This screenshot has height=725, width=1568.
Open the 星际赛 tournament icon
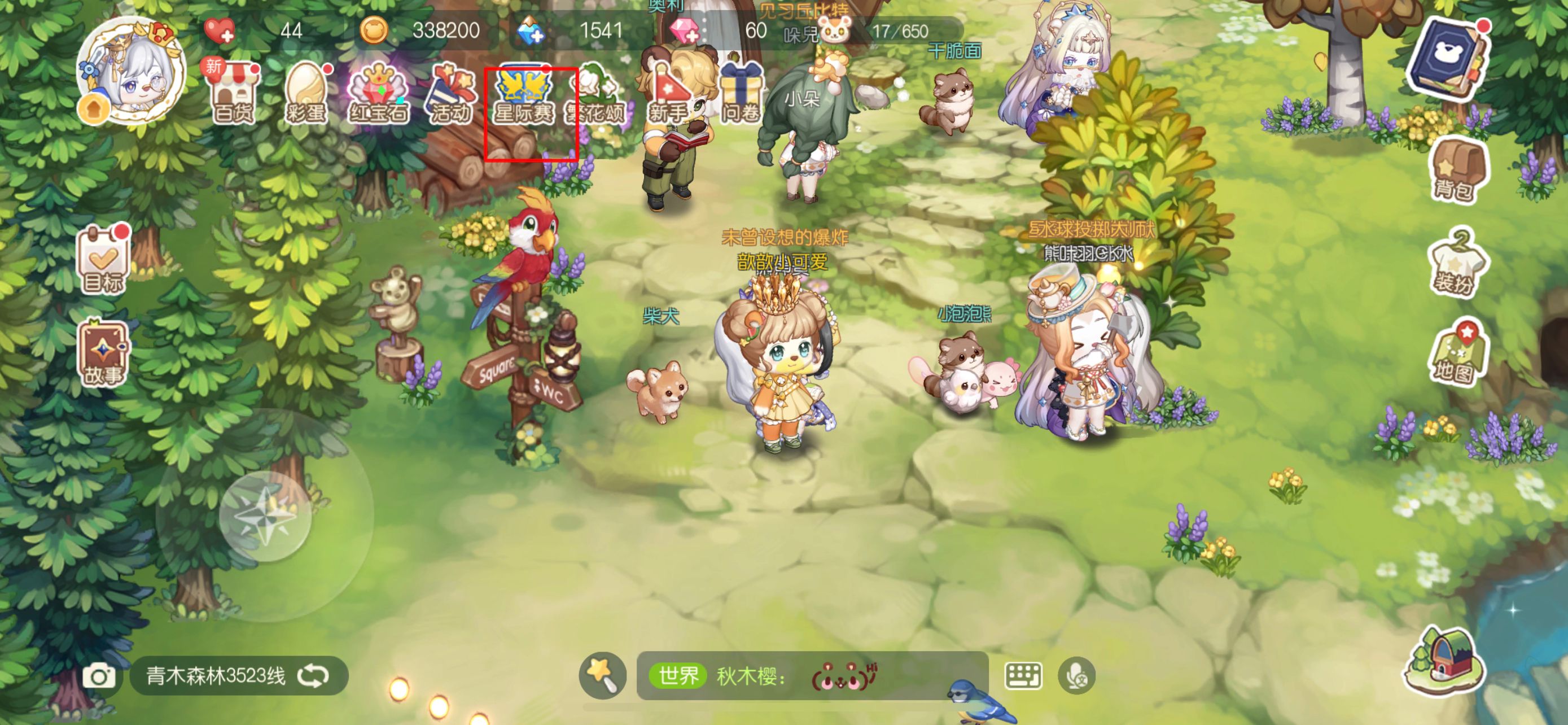[x=524, y=95]
